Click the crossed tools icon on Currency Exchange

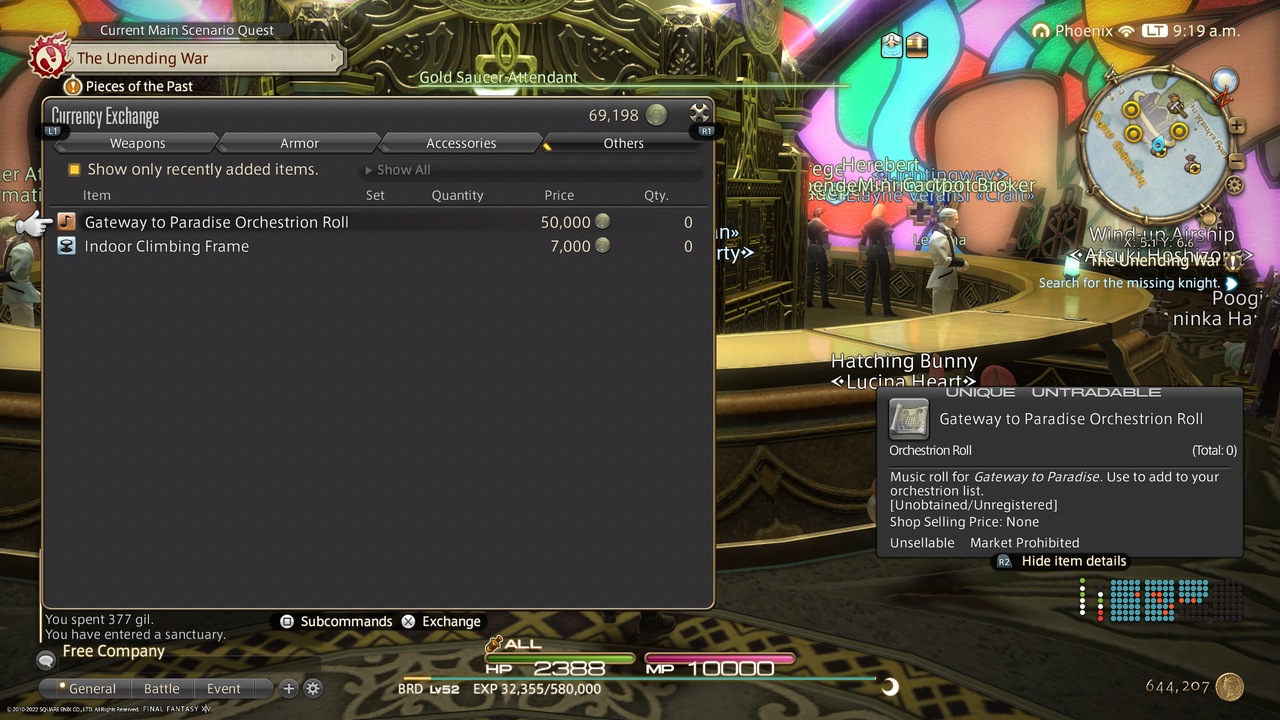(x=698, y=113)
